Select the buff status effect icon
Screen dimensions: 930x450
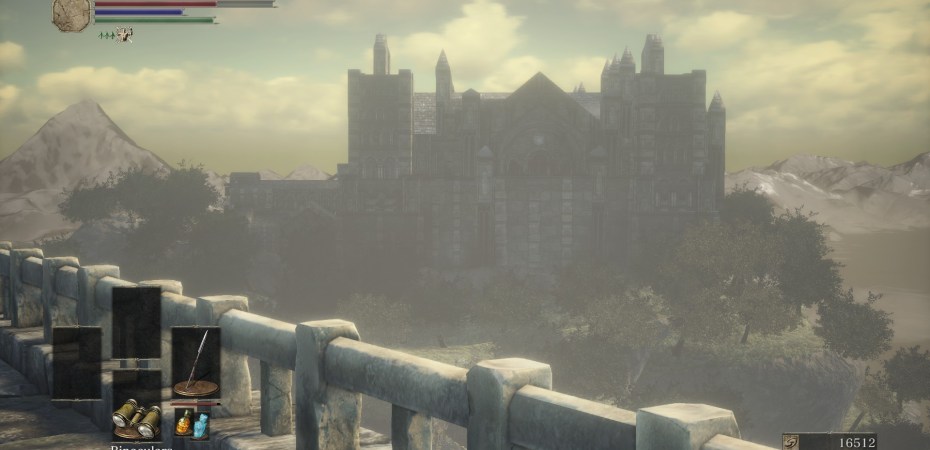pos(124,35)
